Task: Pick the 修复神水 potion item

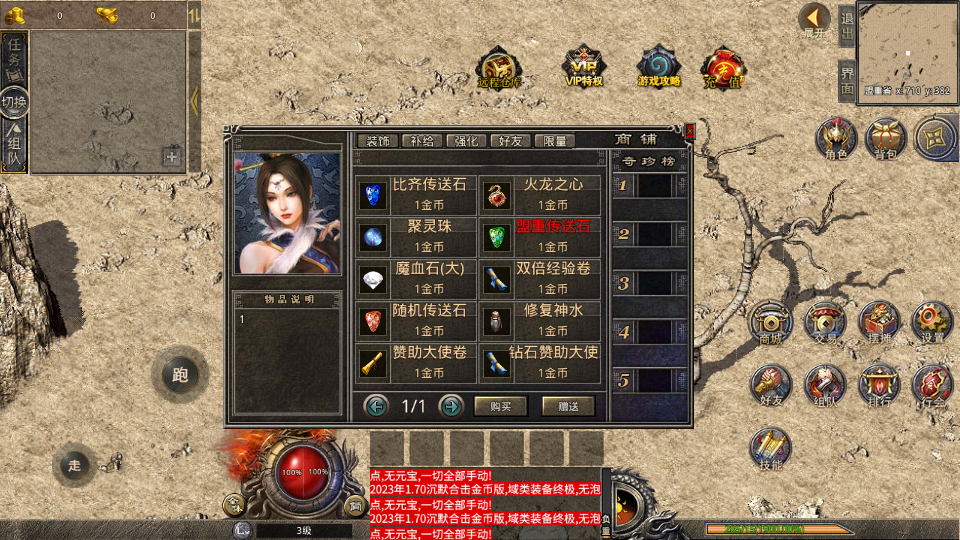Action: tap(540, 320)
